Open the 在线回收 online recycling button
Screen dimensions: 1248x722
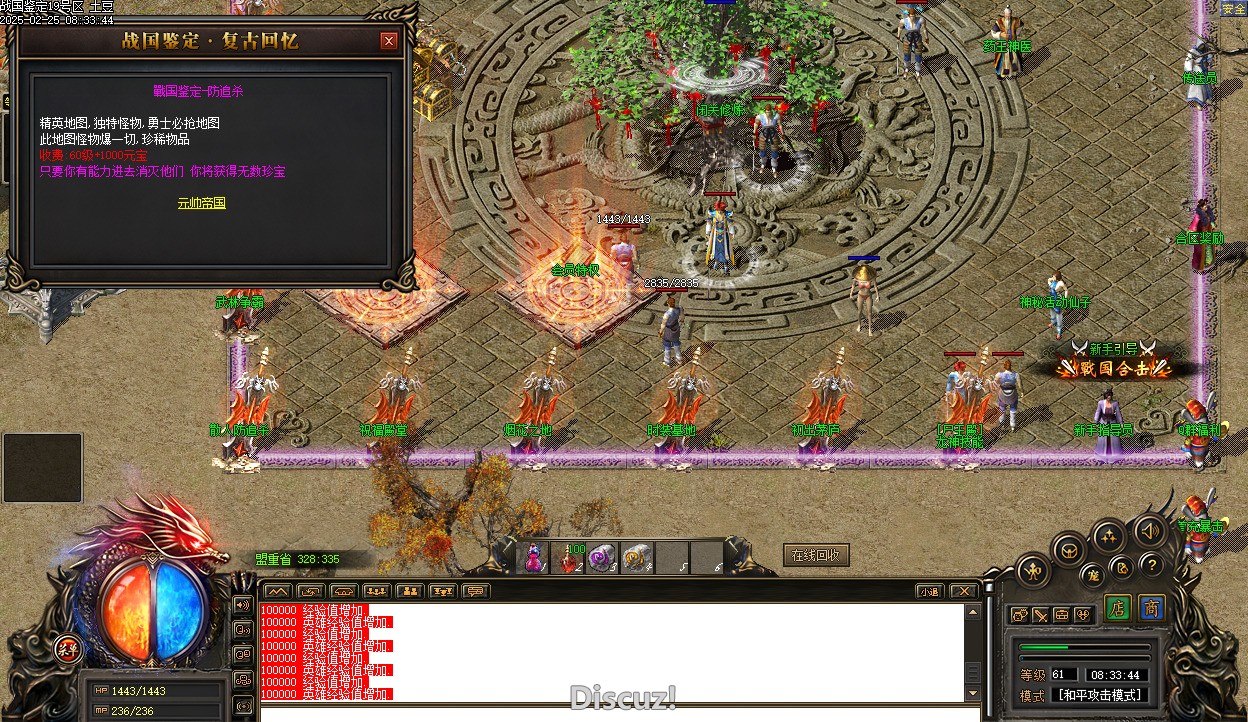click(816, 556)
